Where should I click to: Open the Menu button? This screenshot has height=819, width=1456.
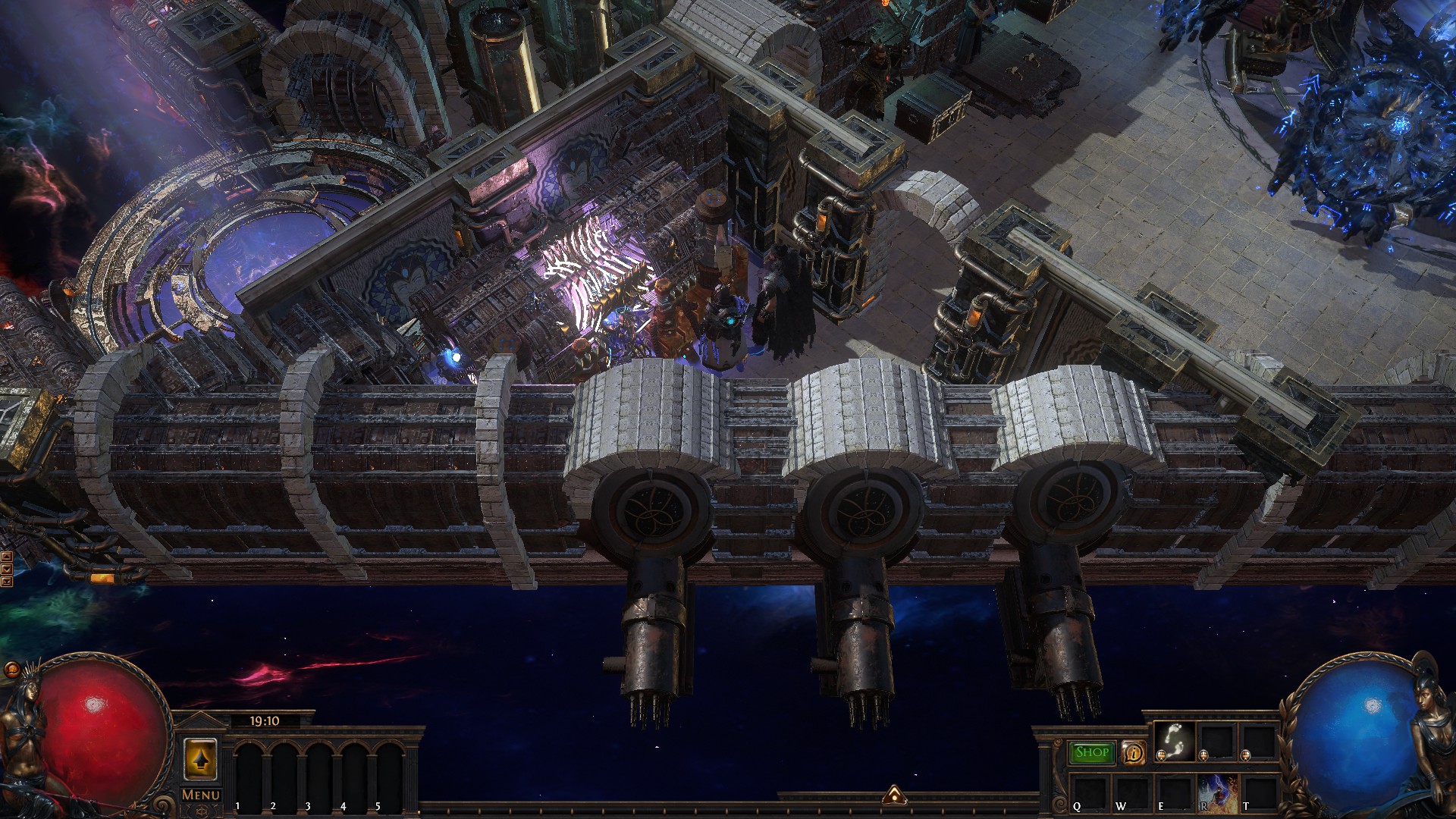(x=201, y=795)
